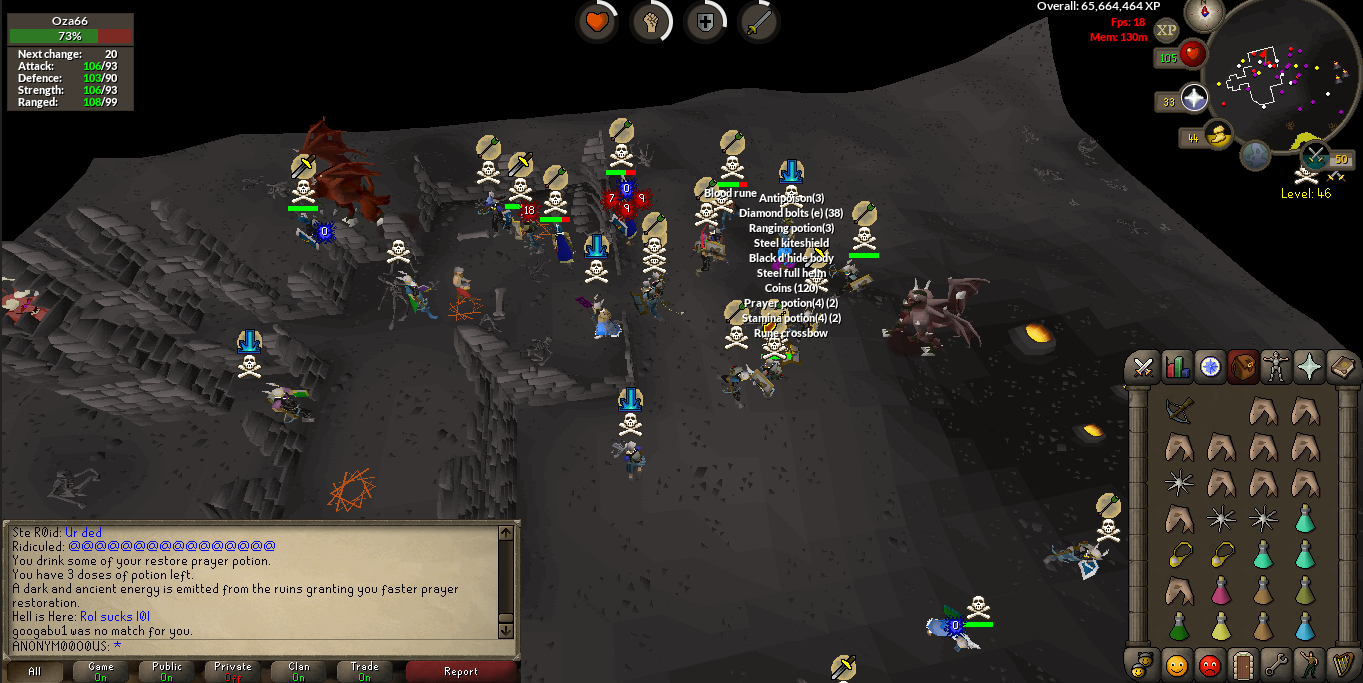Image resolution: width=1363 pixels, height=683 pixels.
Task: Open the Worn Equipment tab
Action: pos(1276,368)
